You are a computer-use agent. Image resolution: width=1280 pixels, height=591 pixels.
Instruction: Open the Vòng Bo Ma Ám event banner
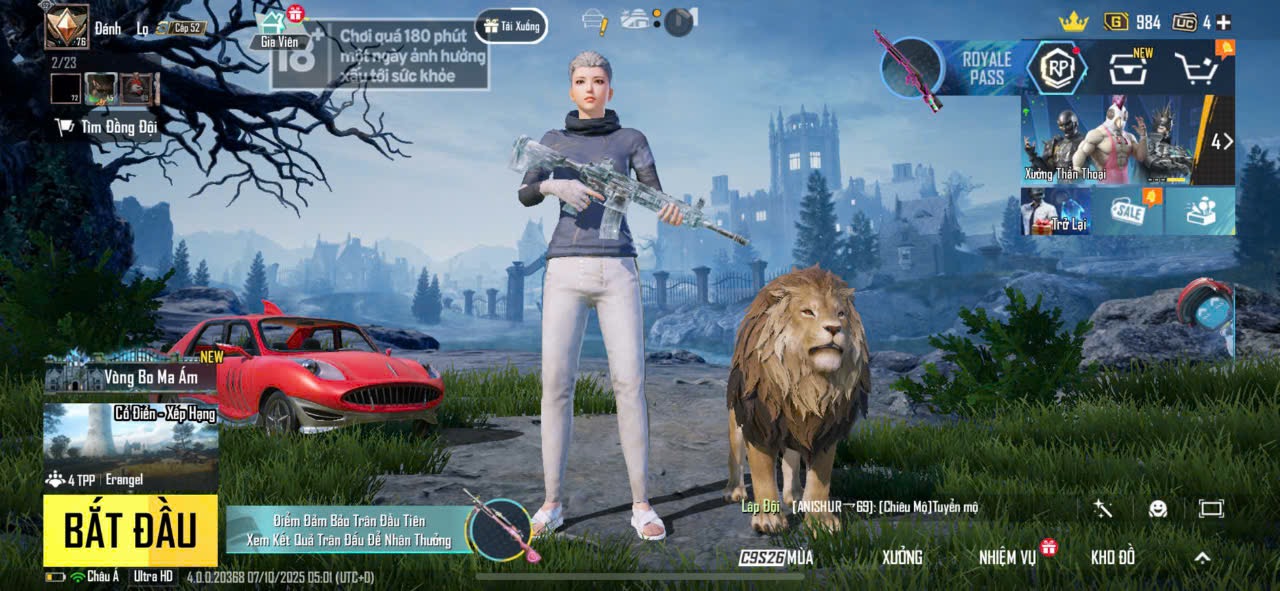(x=130, y=377)
